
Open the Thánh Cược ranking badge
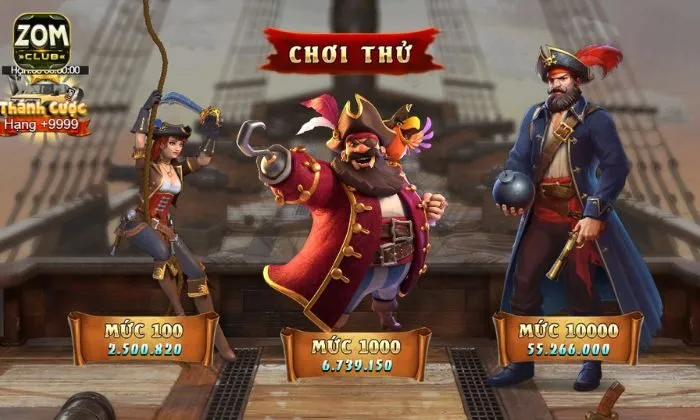45,115
